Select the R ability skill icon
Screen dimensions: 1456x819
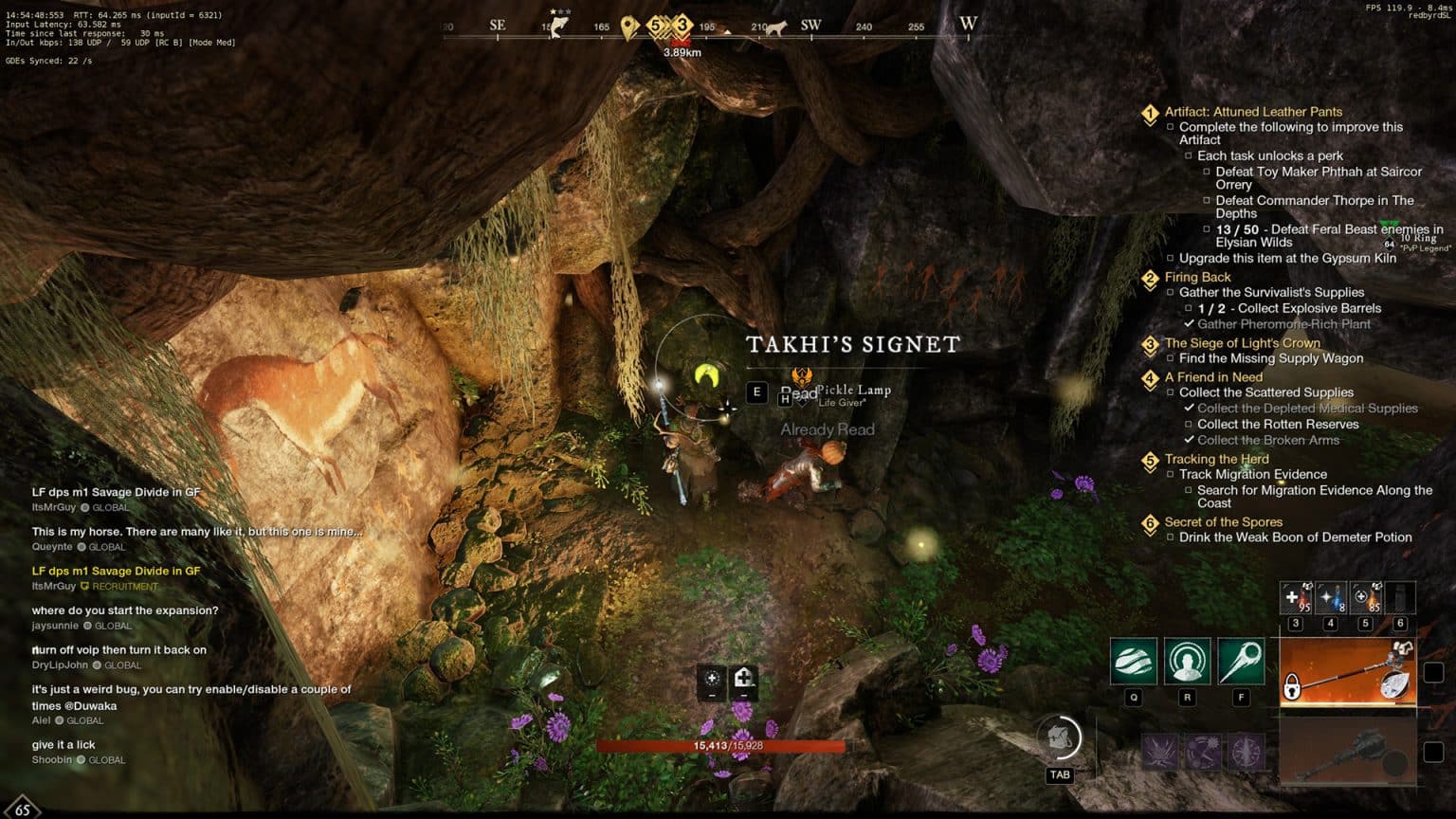point(1188,661)
